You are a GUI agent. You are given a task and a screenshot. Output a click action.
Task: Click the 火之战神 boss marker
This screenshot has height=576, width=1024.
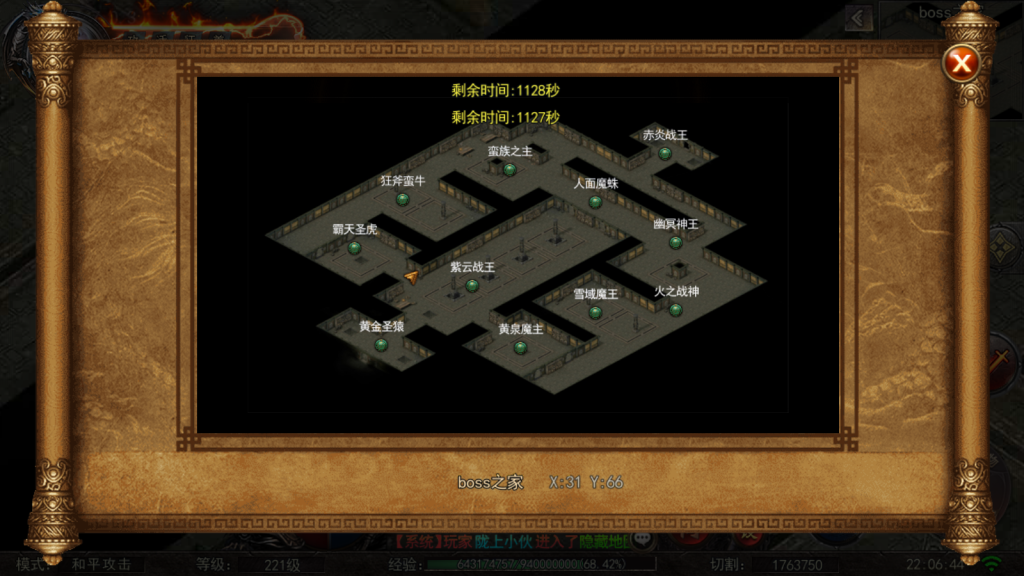pyautogui.click(x=676, y=309)
